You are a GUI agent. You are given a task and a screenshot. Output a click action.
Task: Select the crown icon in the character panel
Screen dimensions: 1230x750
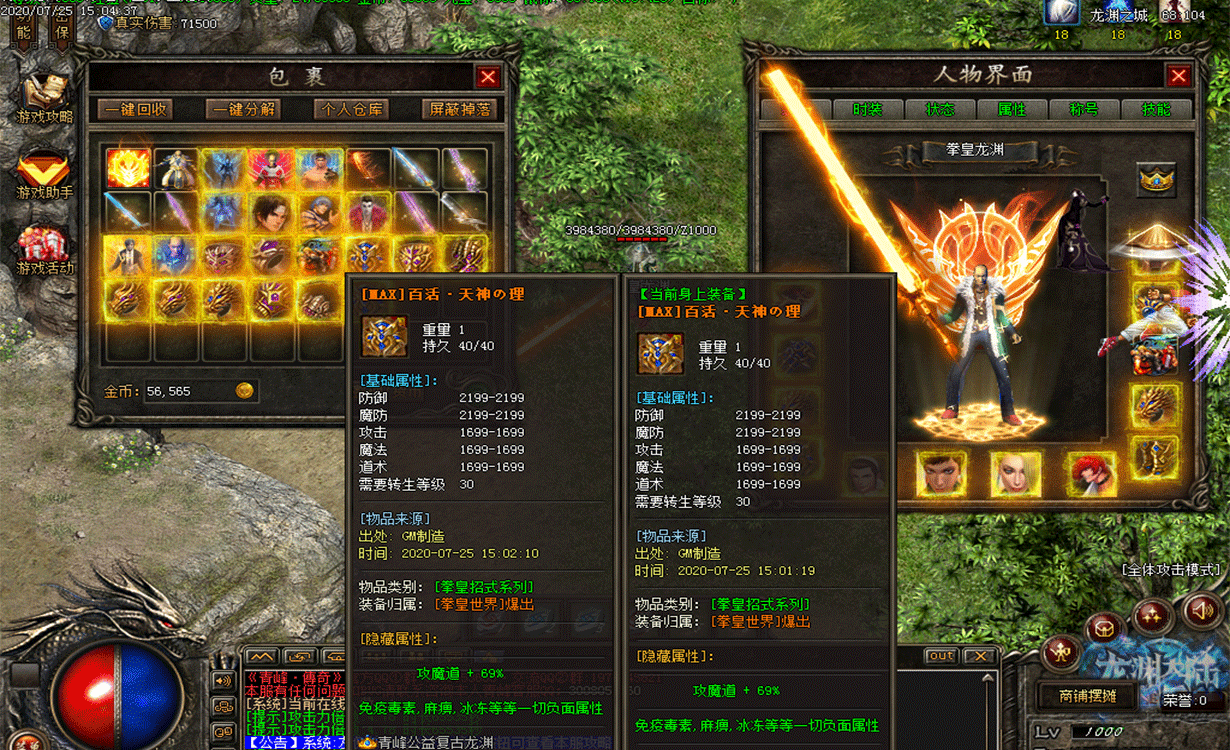tap(1156, 180)
